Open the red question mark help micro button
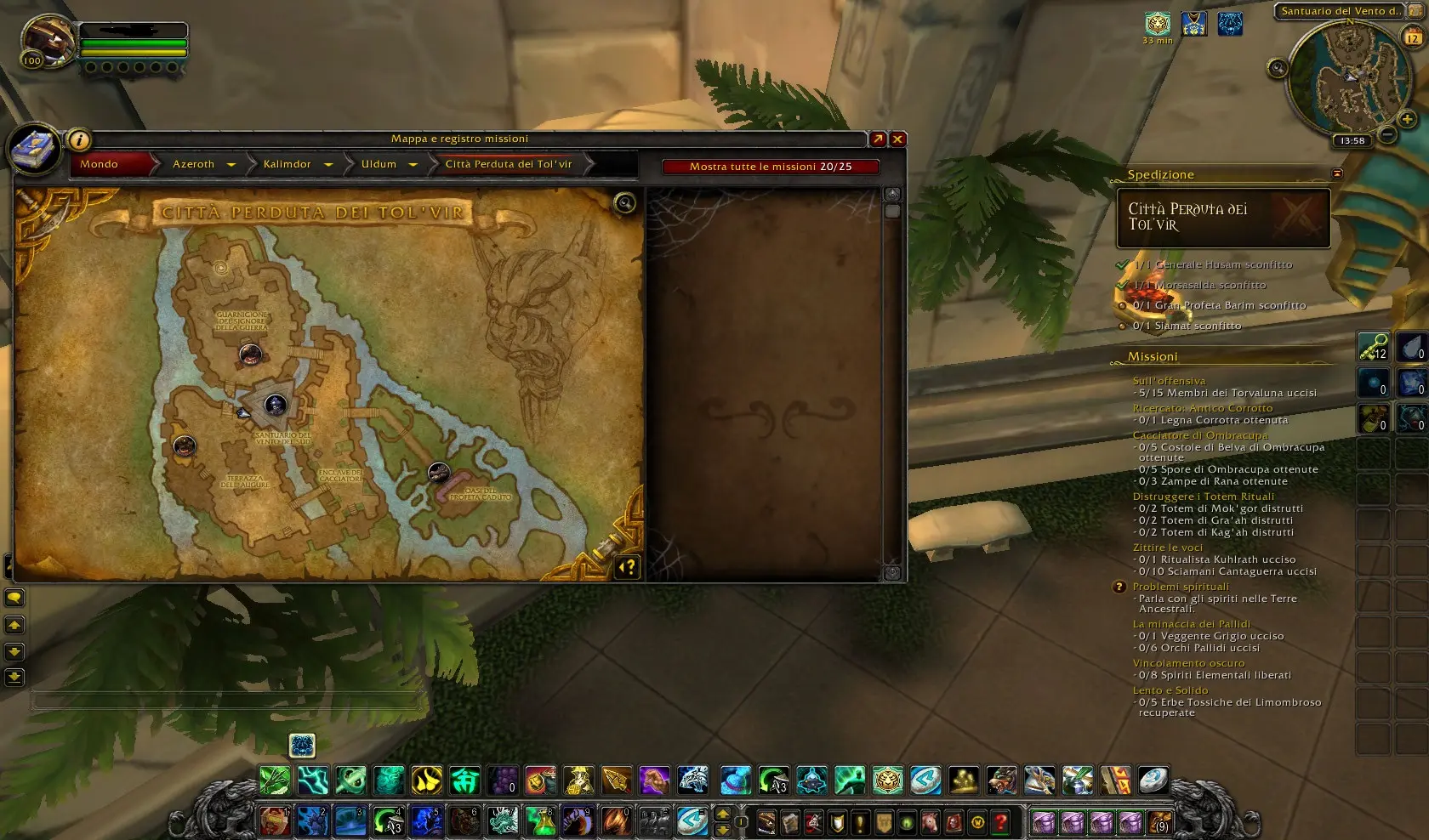This screenshot has height=840, width=1429. pyautogui.click(x=1001, y=822)
